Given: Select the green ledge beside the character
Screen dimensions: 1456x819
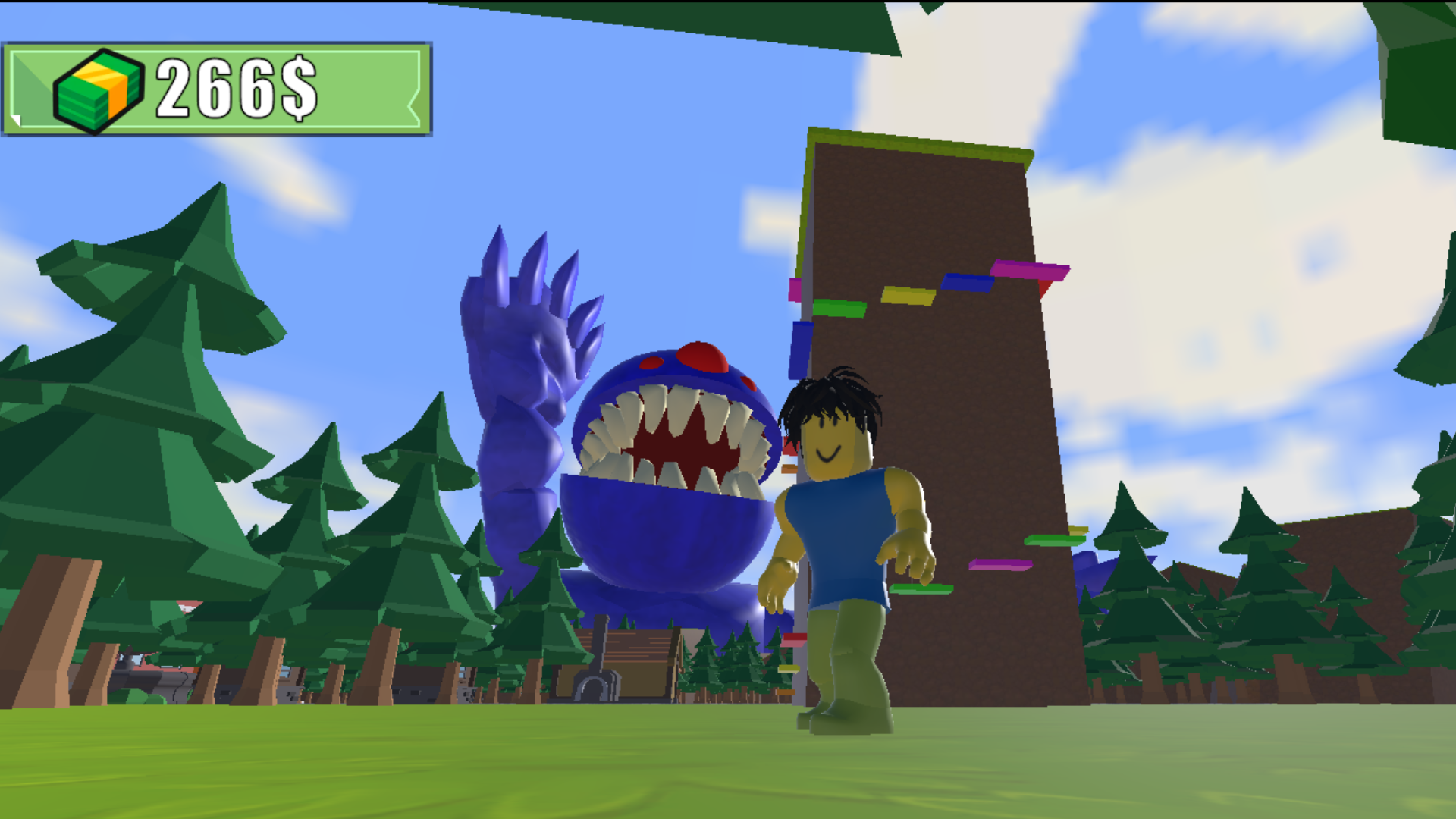Looking at the screenshot, I should (x=920, y=588).
